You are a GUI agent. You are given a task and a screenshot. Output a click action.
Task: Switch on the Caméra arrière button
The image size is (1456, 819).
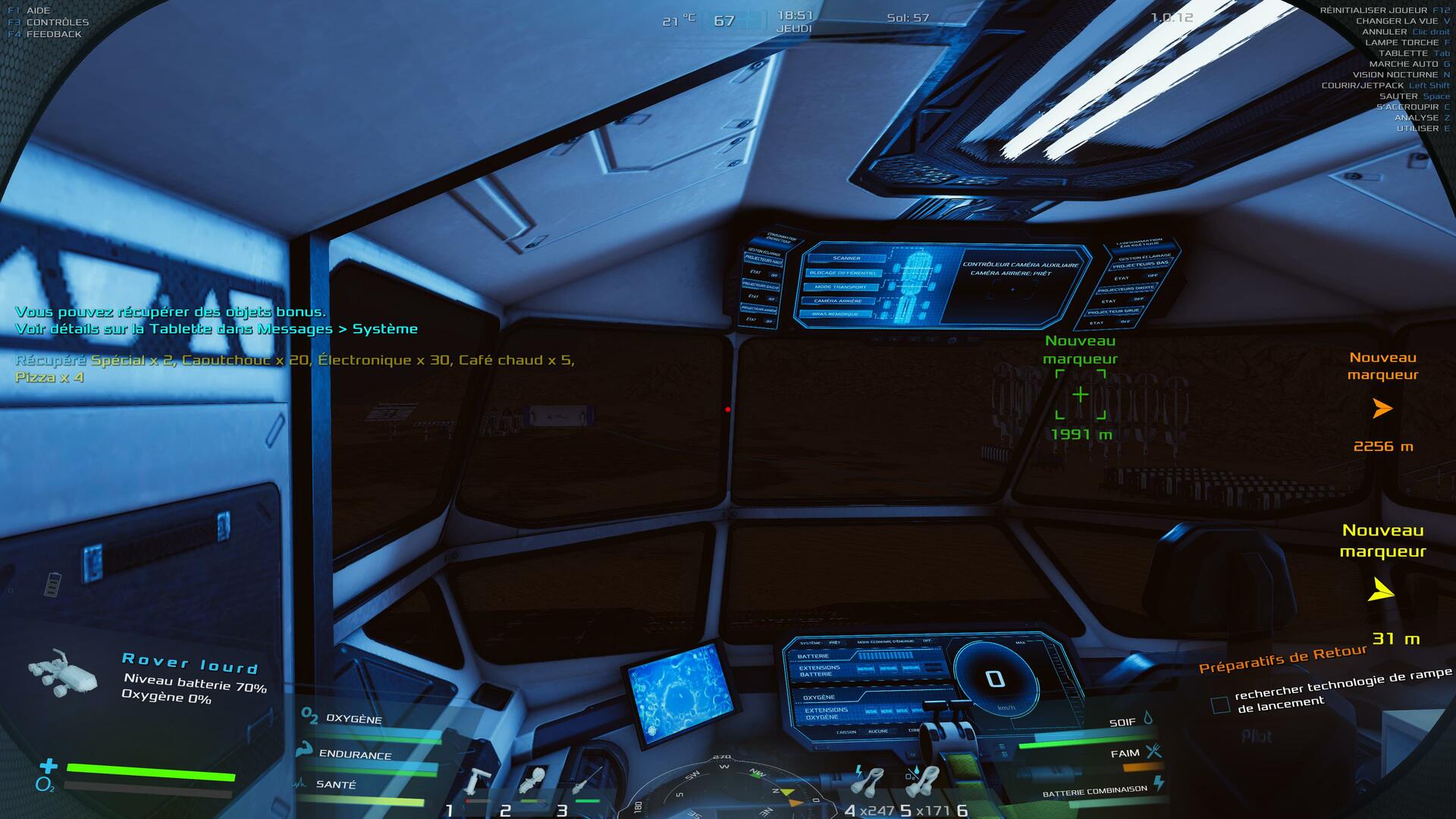pyautogui.click(x=838, y=301)
